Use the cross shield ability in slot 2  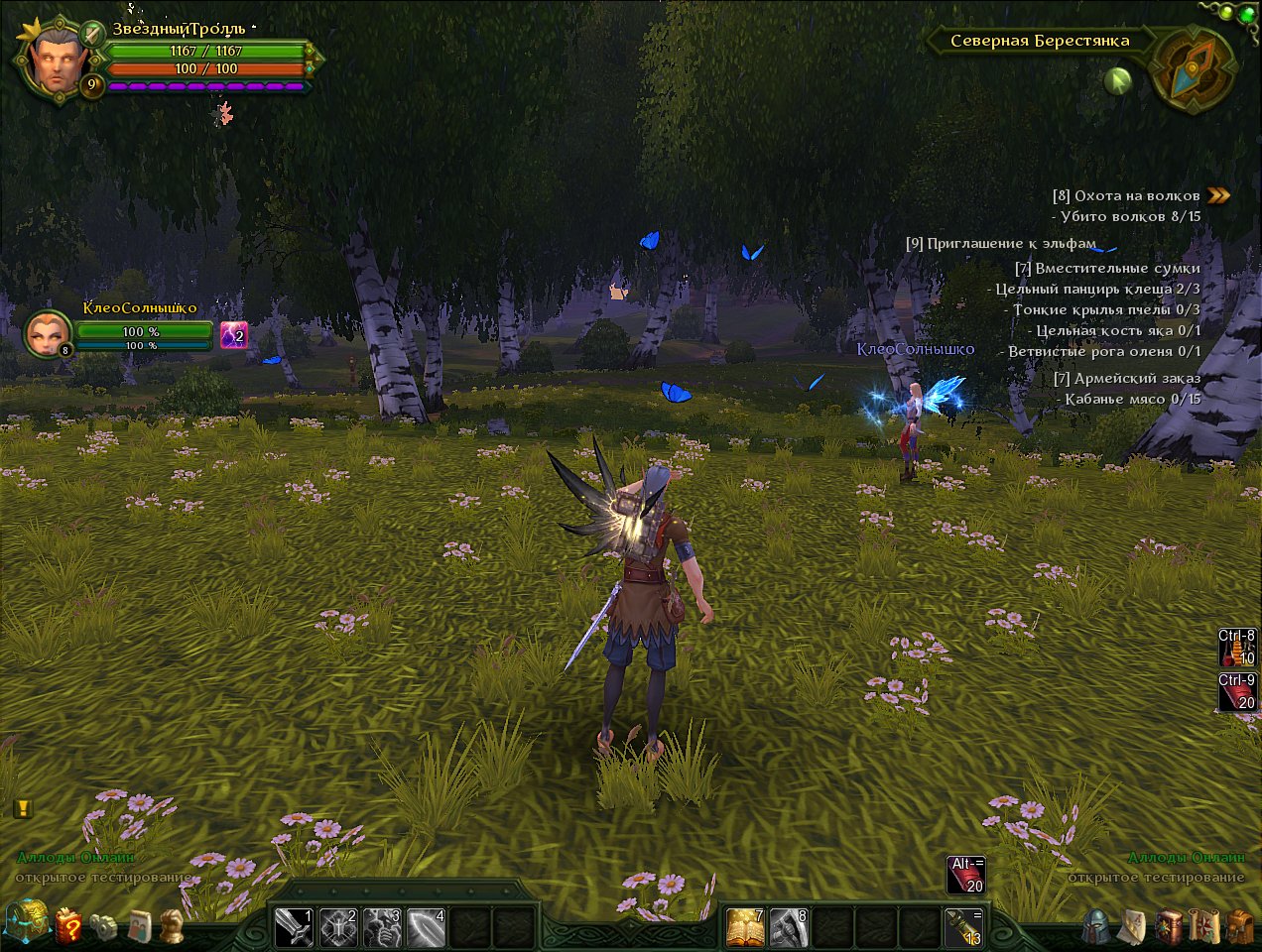tap(337, 927)
